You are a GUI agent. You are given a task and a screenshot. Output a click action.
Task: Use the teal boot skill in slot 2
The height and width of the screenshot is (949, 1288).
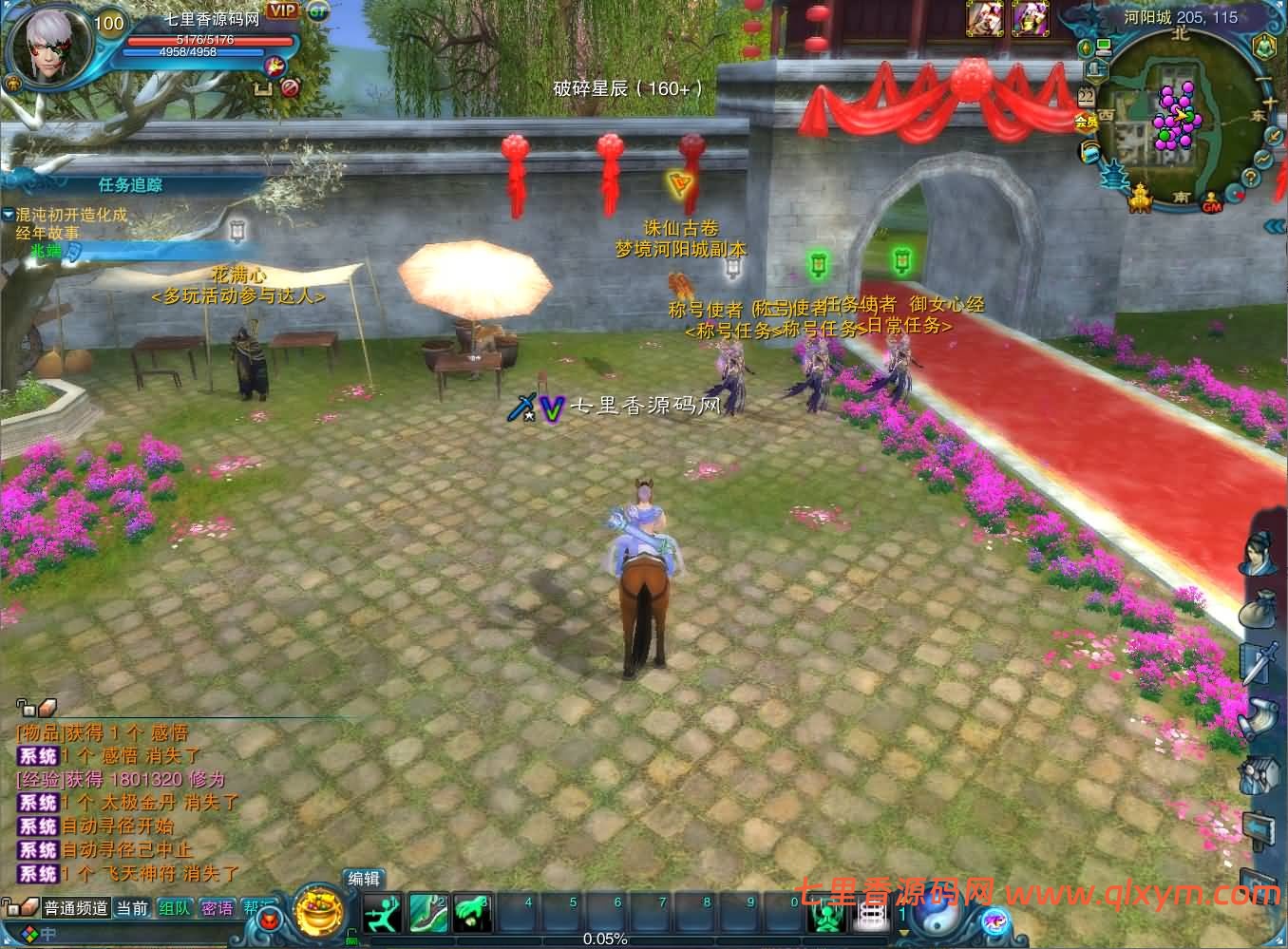click(x=427, y=913)
